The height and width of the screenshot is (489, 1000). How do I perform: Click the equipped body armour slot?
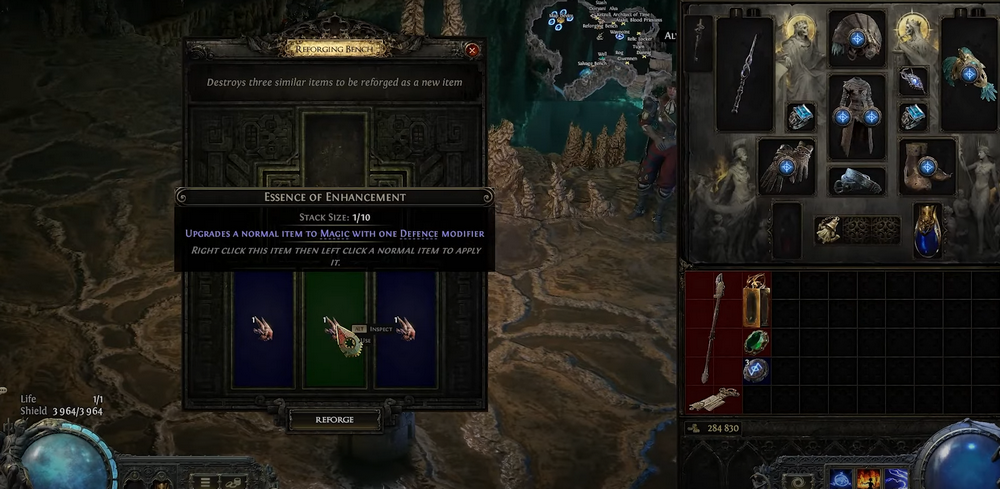tap(857, 115)
